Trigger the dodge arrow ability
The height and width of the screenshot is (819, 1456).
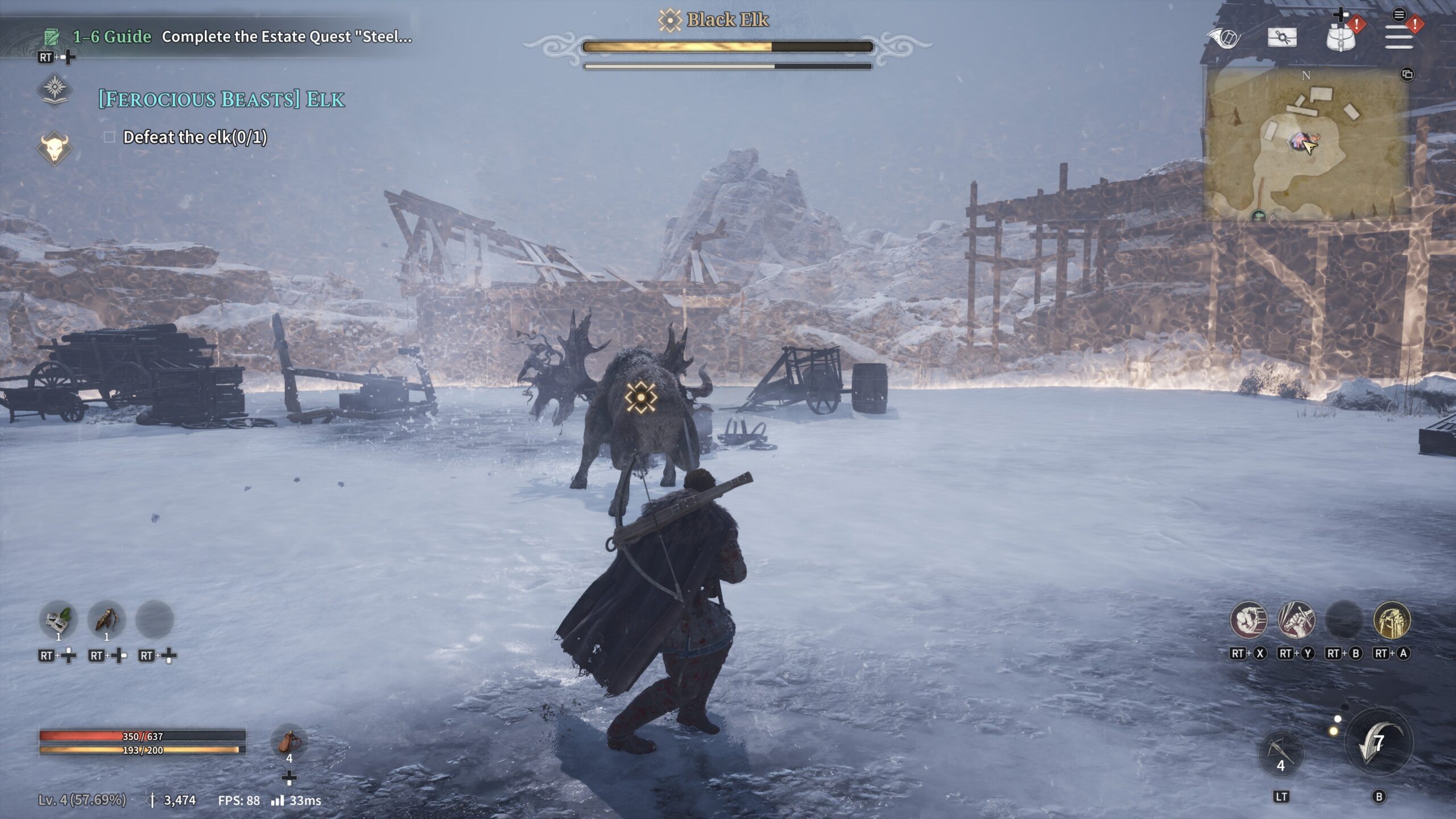coord(1378,744)
